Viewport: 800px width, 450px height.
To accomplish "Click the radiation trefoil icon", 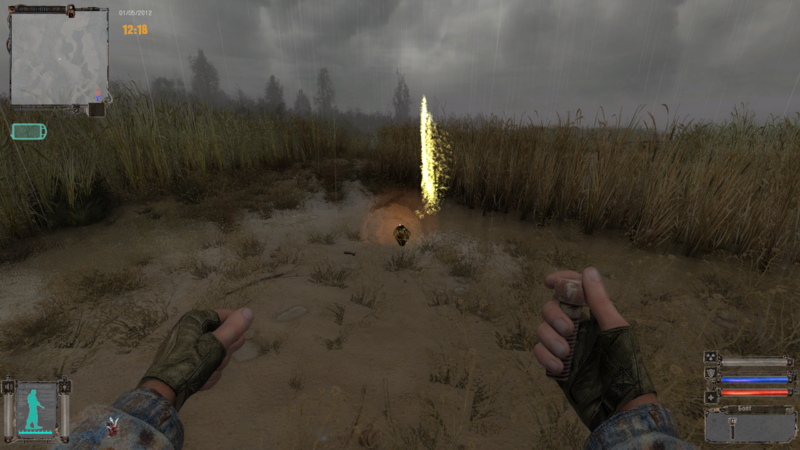I will pos(712,357).
